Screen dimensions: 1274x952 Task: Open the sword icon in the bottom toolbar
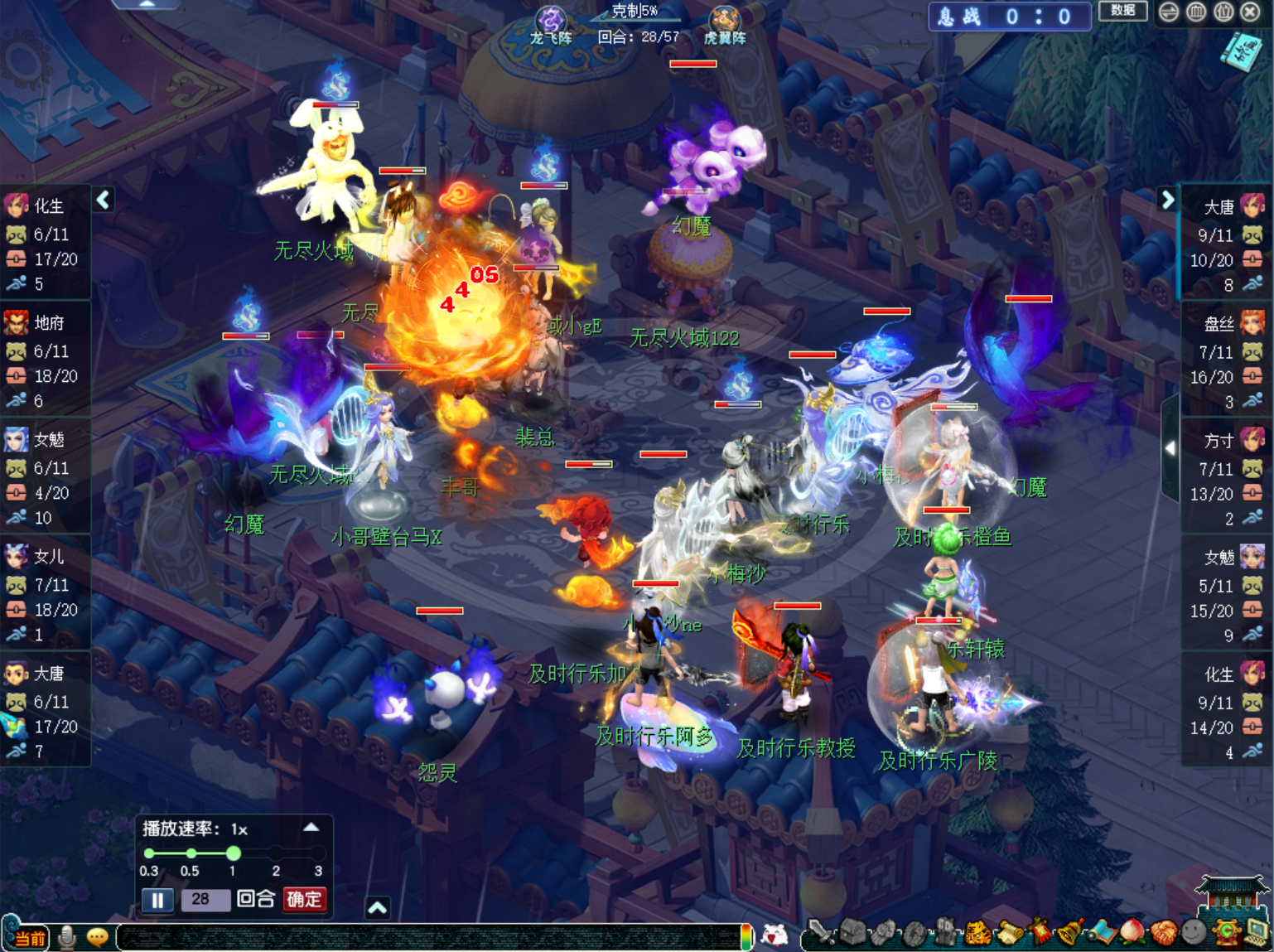821,933
